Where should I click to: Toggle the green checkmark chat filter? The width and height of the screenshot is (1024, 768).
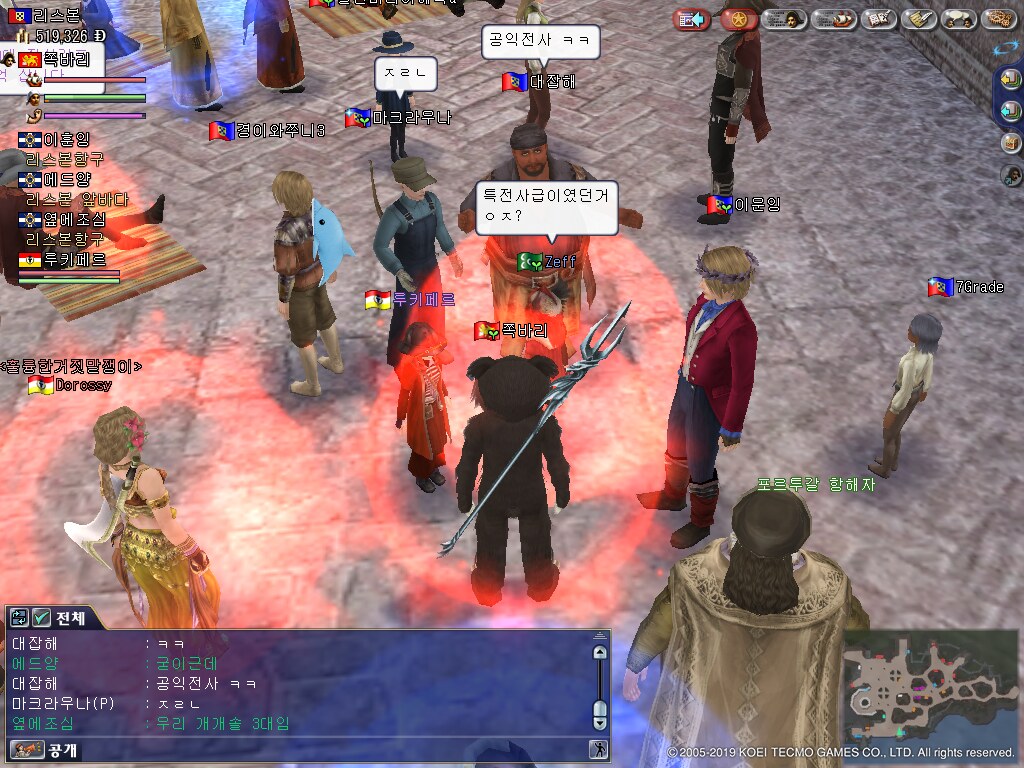41,618
